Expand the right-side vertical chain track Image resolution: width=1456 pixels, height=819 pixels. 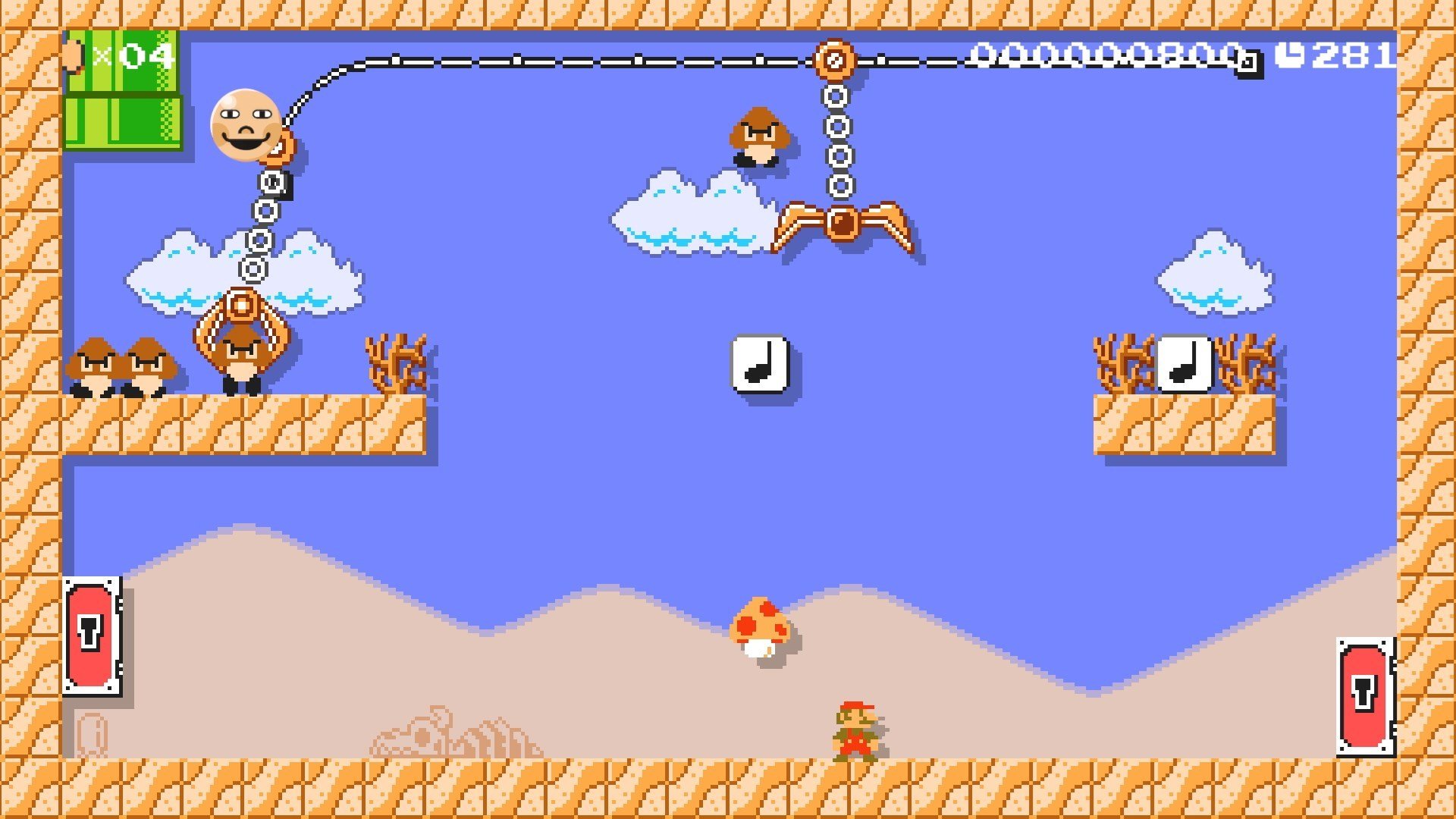pyautogui.click(x=837, y=140)
